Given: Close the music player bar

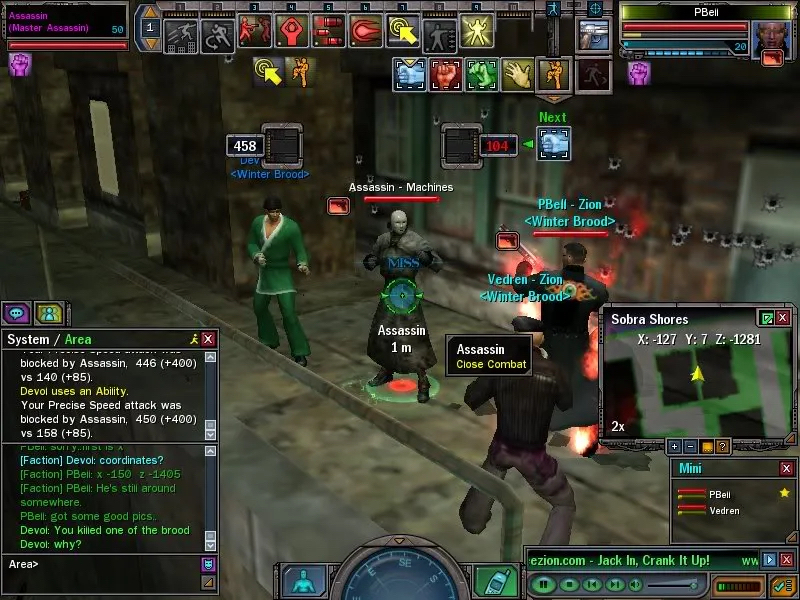Looking at the screenshot, I should pyautogui.click(x=786, y=560).
